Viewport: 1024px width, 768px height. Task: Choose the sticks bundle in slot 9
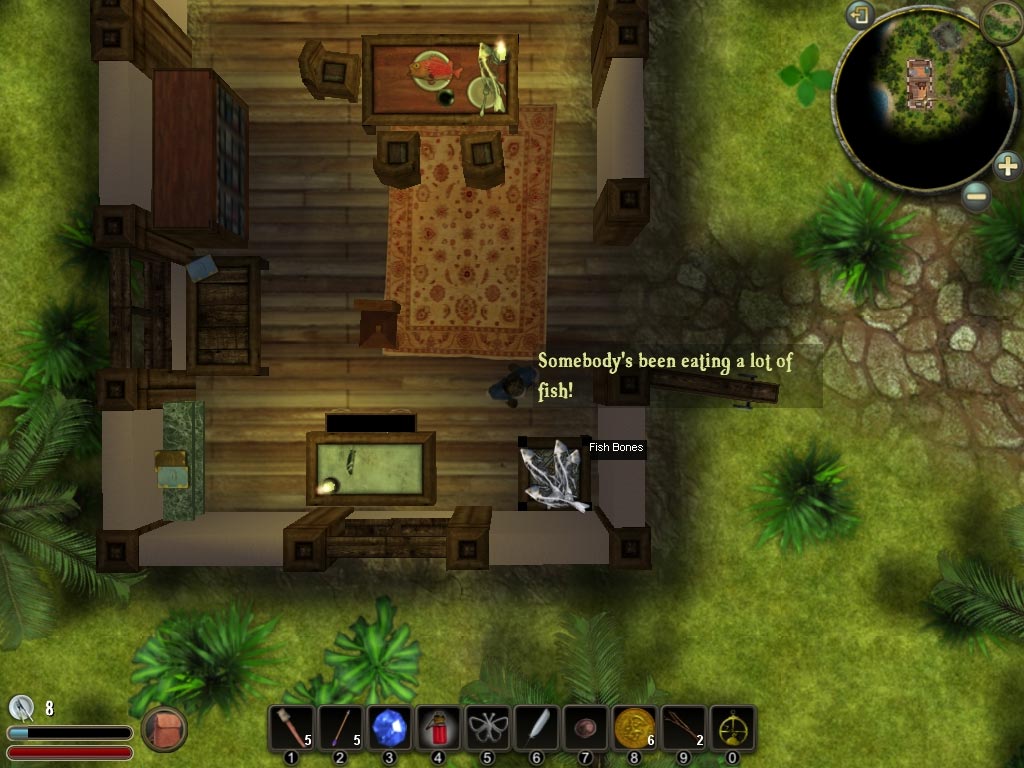pyautogui.click(x=683, y=727)
